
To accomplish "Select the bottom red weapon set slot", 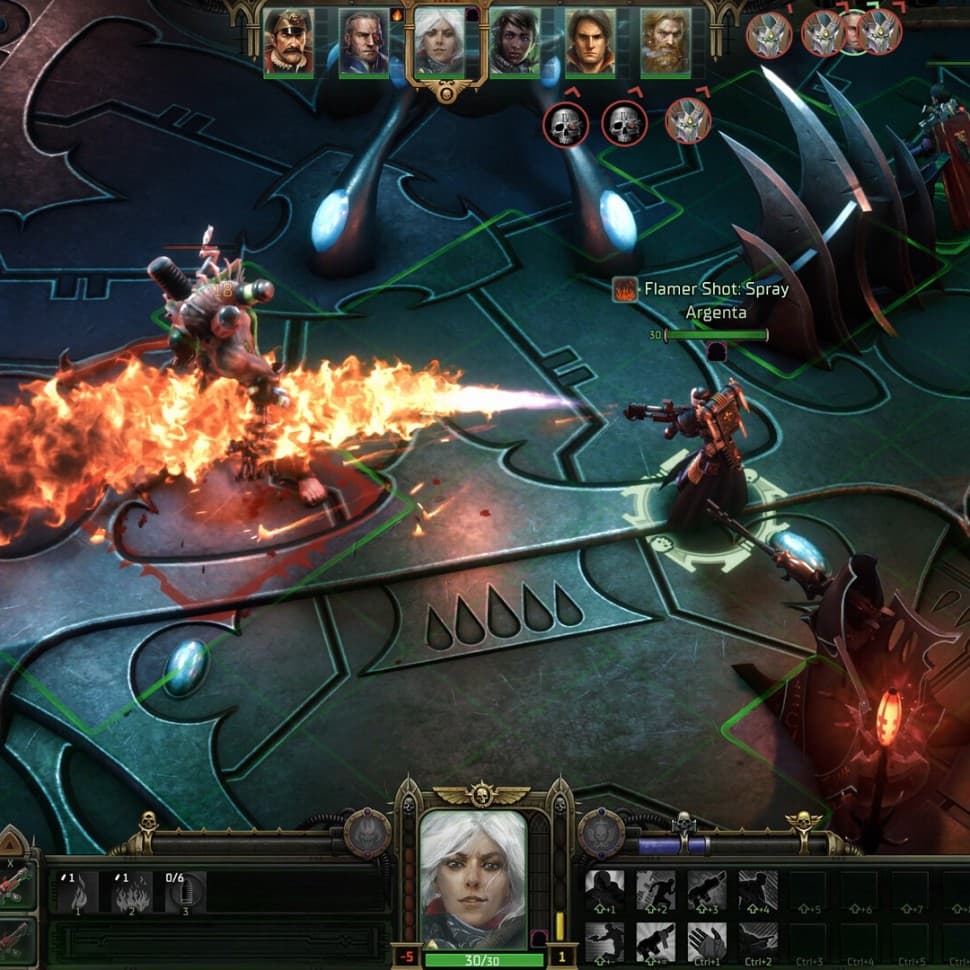I will click(x=17, y=940).
